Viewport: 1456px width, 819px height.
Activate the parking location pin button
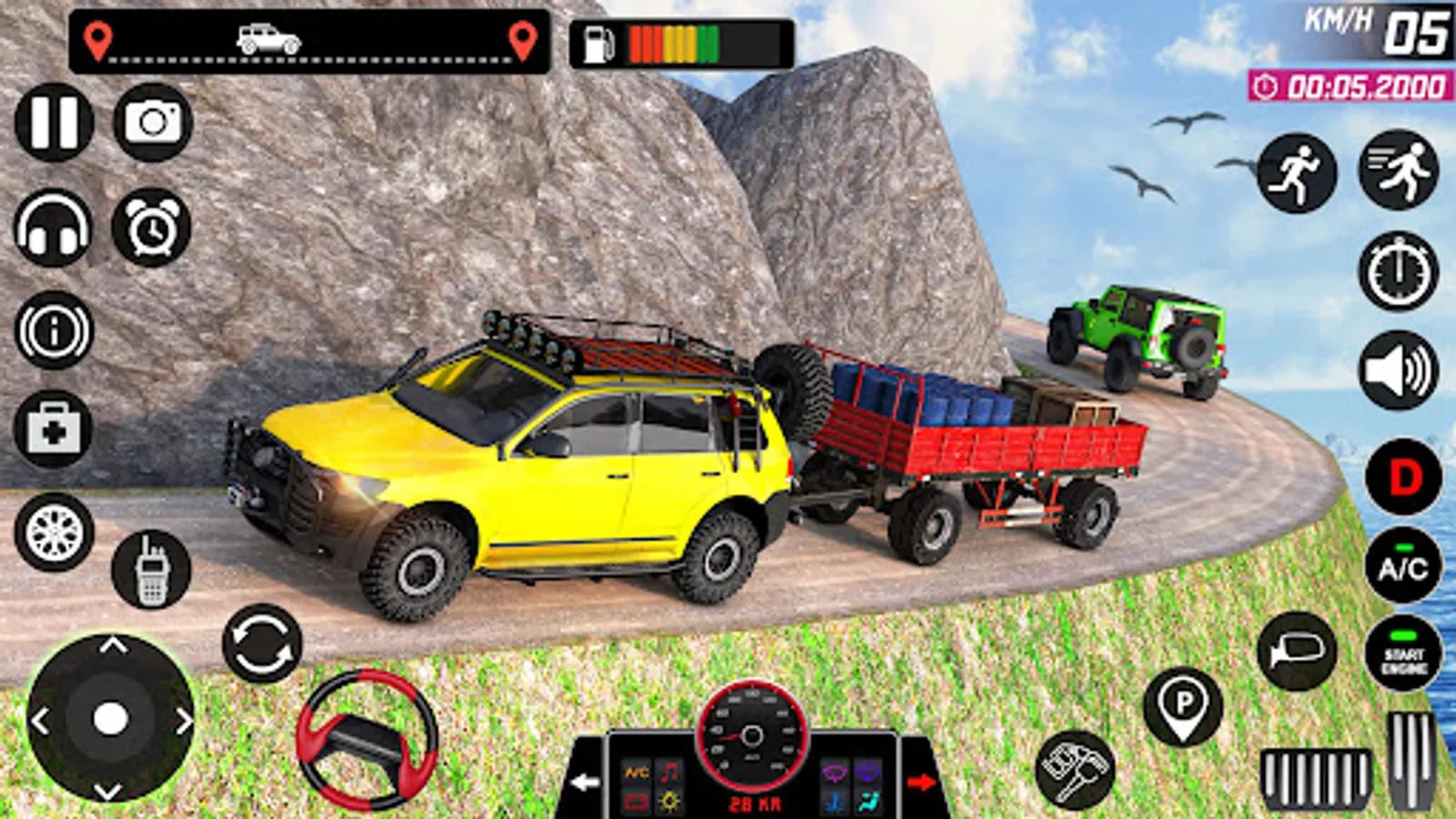click(x=1183, y=707)
